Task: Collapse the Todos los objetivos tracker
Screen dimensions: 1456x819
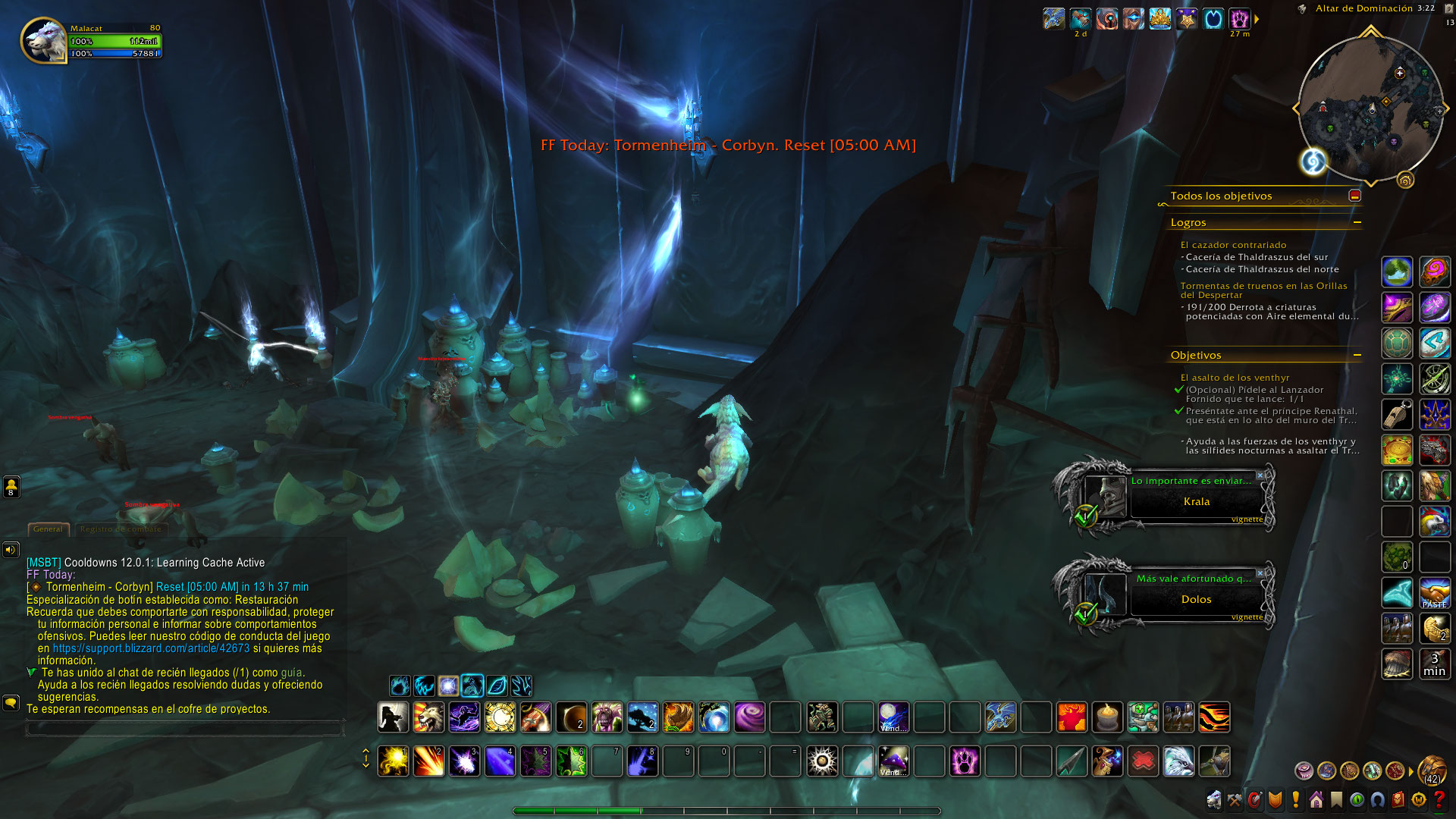Action: [x=1354, y=196]
